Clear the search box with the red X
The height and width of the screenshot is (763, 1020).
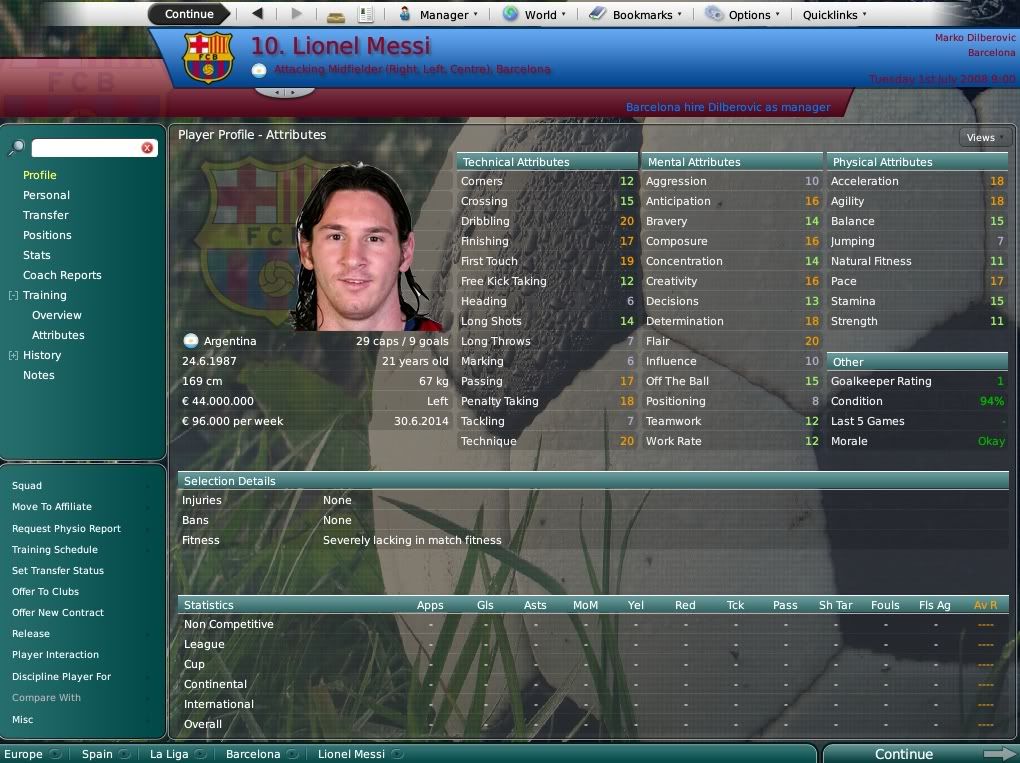coord(147,148)
